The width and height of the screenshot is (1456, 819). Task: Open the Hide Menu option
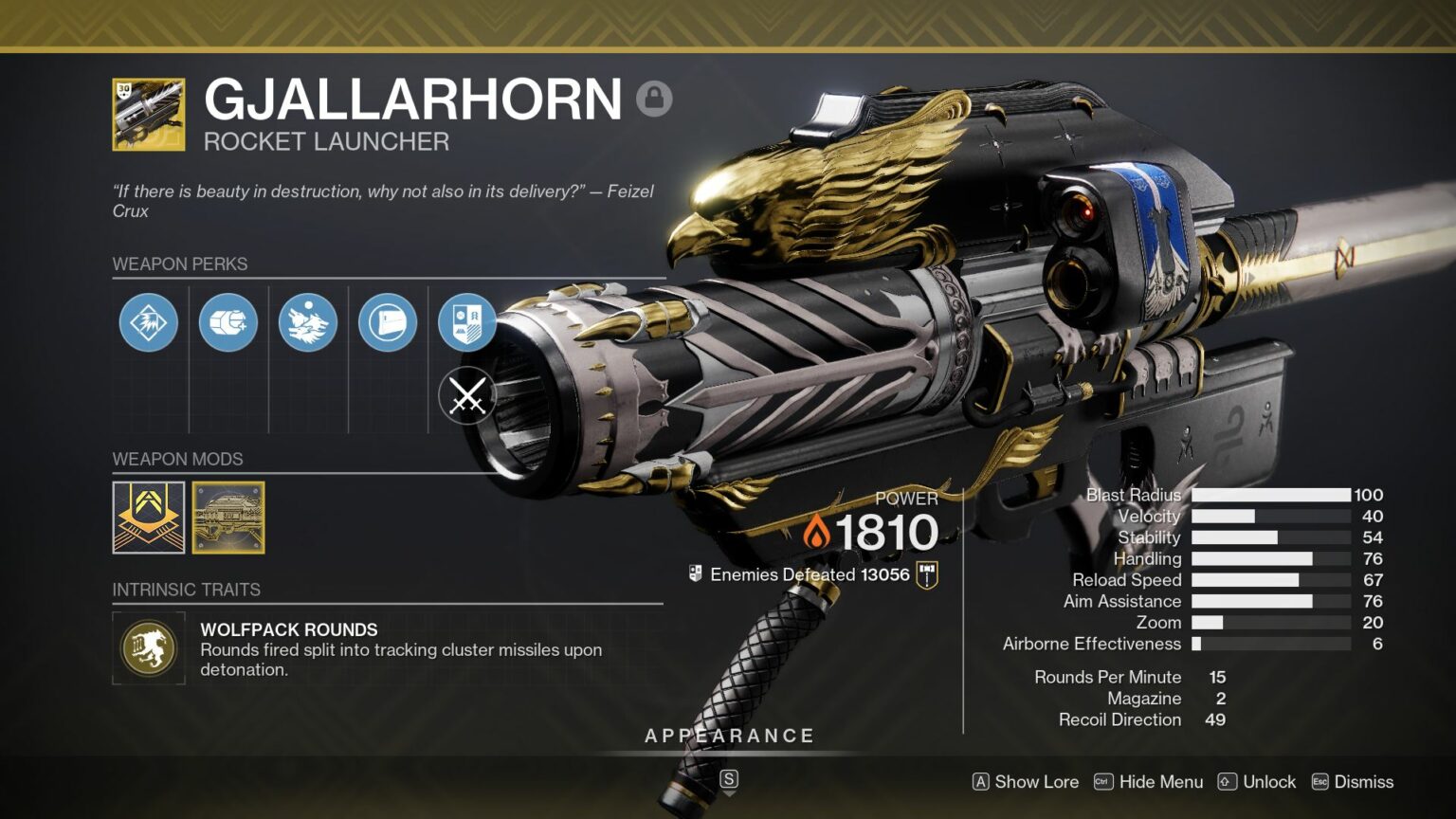pyautogui.click(x=1158, y=782)
